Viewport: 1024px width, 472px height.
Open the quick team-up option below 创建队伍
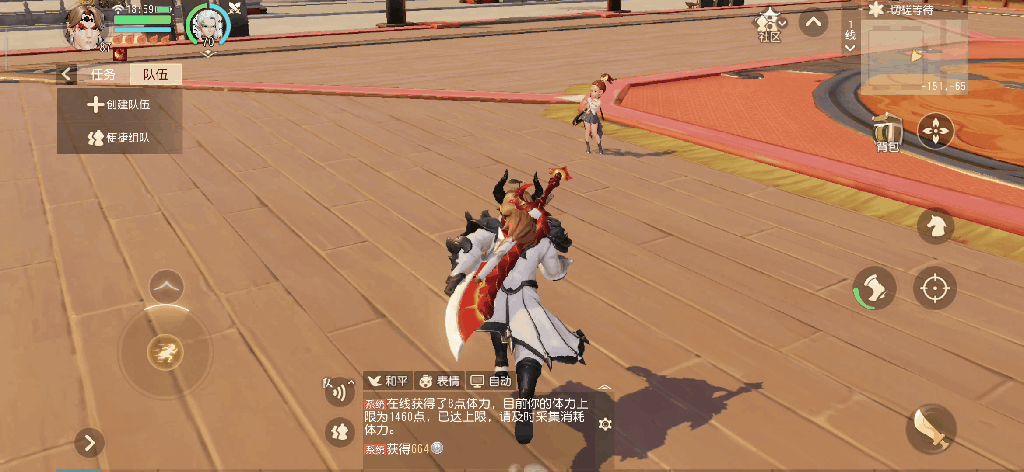120,137
